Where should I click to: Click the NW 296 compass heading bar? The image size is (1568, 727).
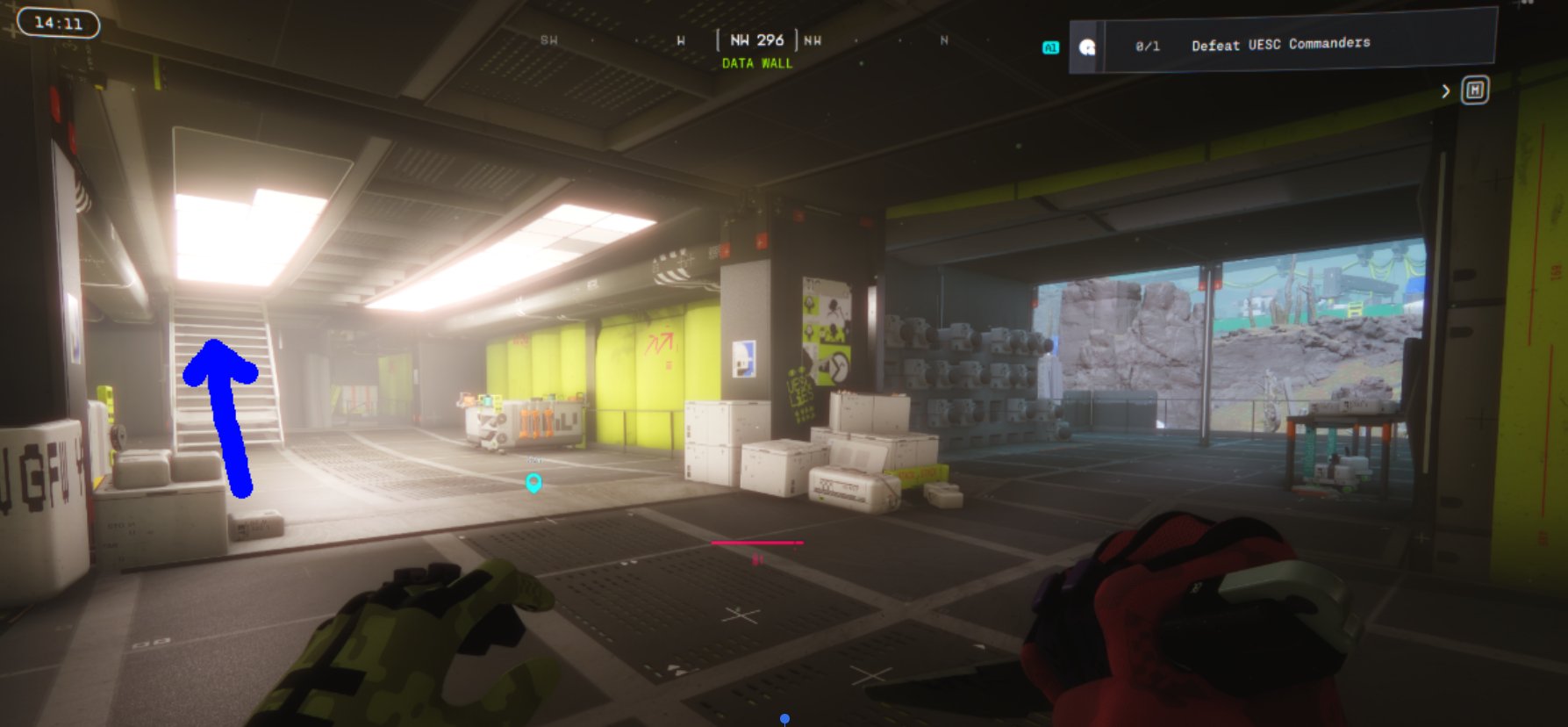tap(757, 40)
